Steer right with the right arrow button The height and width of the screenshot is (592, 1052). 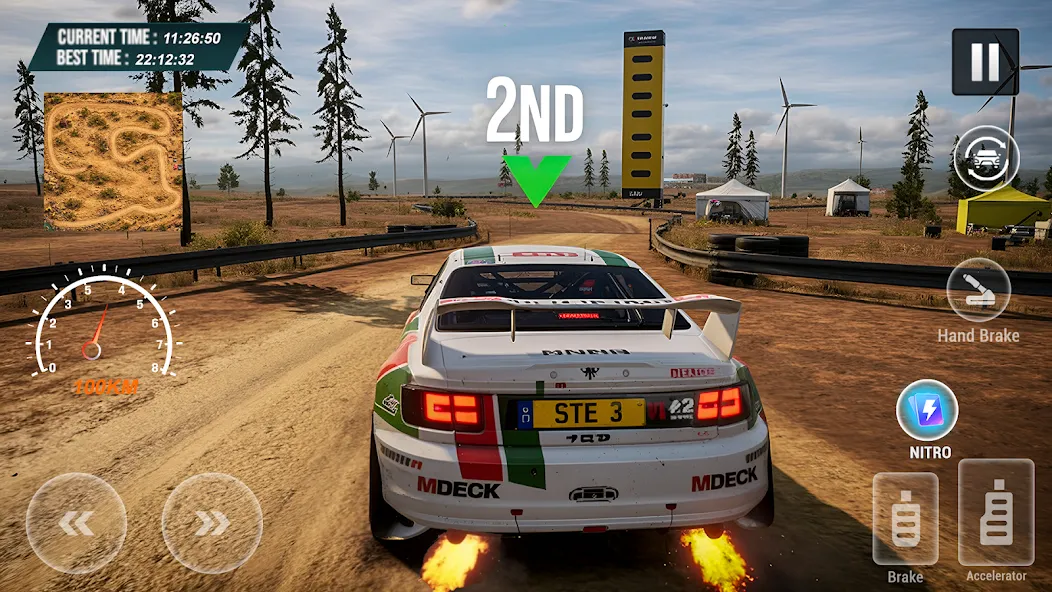(x=212, y=523)
